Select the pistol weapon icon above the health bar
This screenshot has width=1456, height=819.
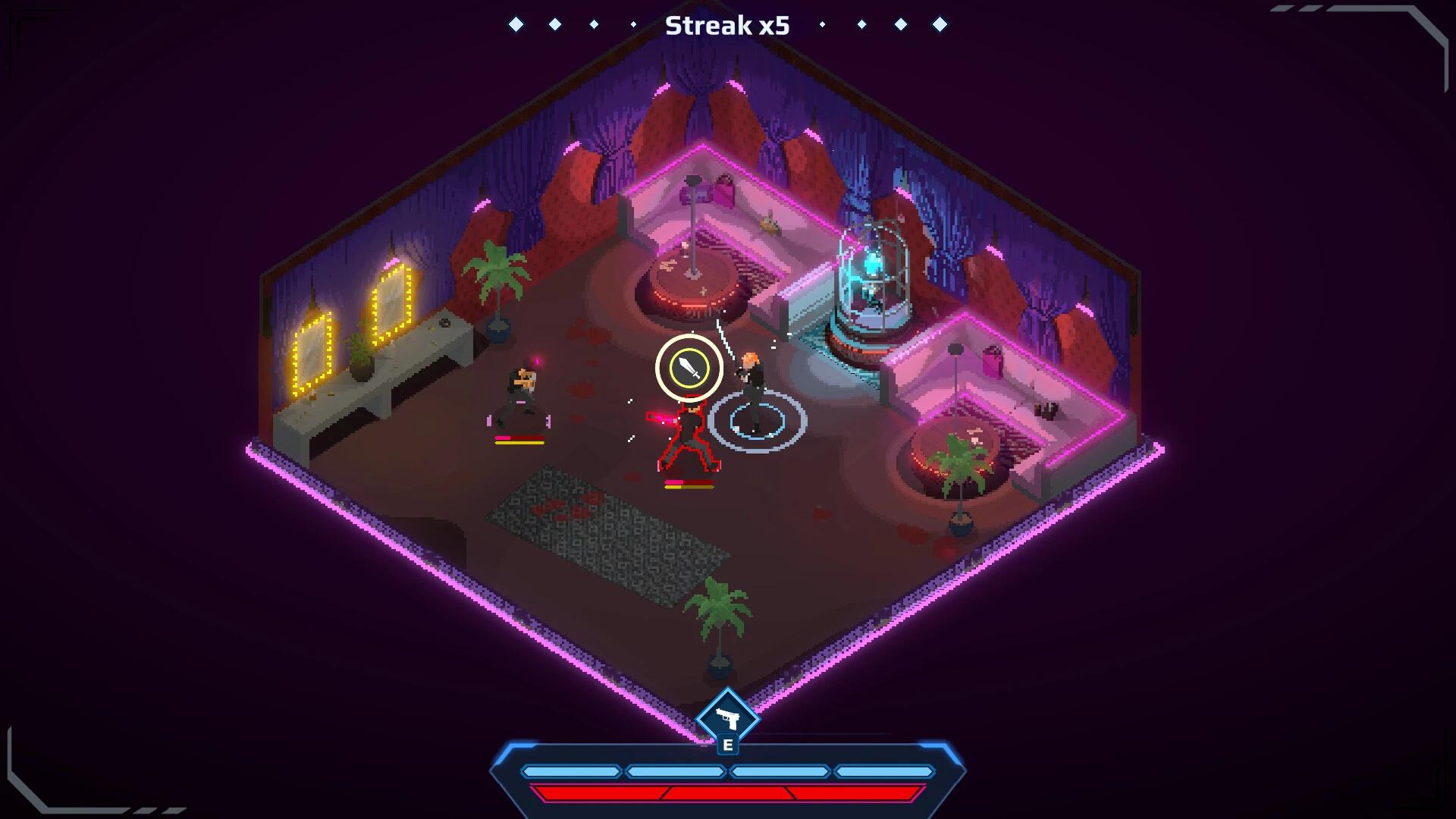(728, 716)
